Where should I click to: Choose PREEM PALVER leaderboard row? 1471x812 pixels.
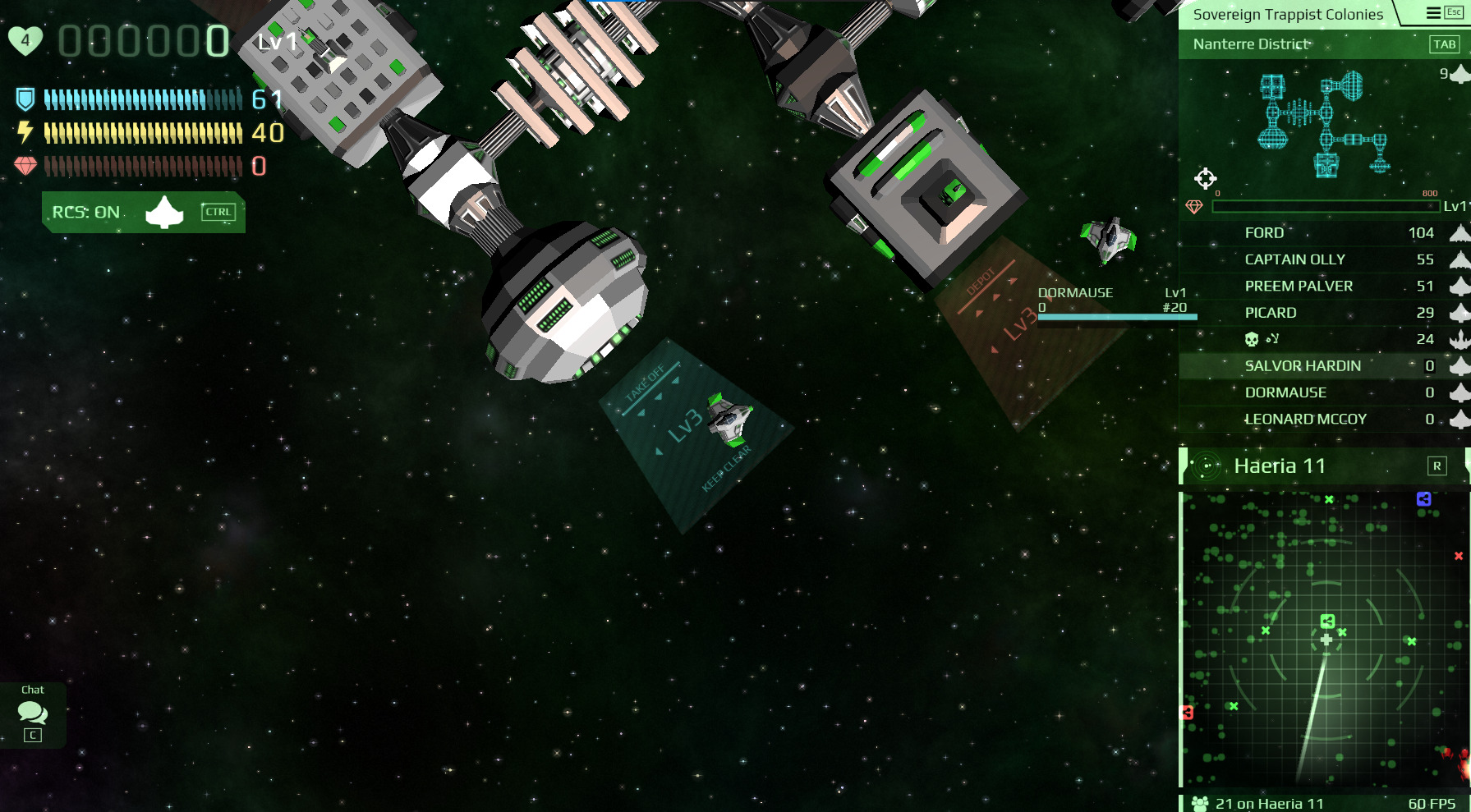click(x=1324, y=287)
